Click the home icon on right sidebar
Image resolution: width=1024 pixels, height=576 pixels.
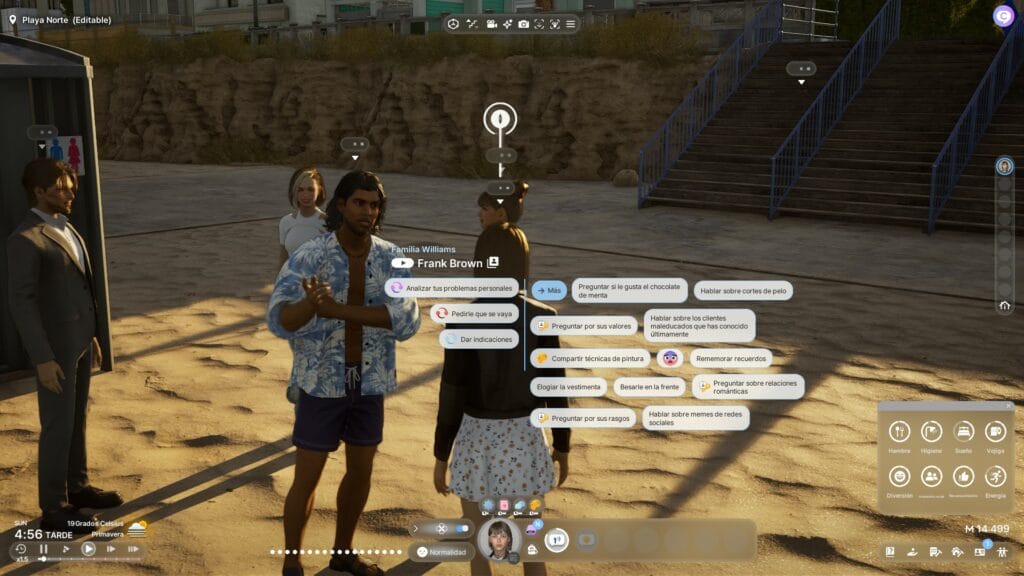1004,306
